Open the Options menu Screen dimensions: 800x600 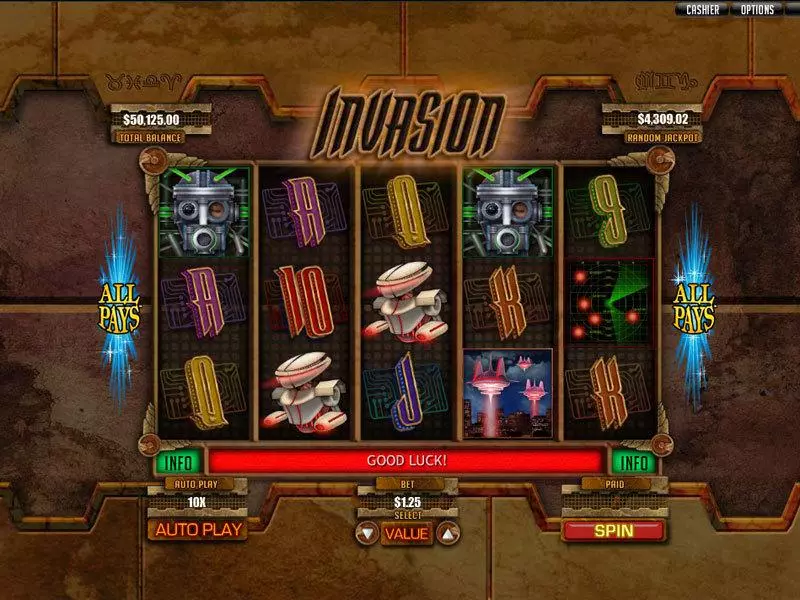click(x=757, y=9)
